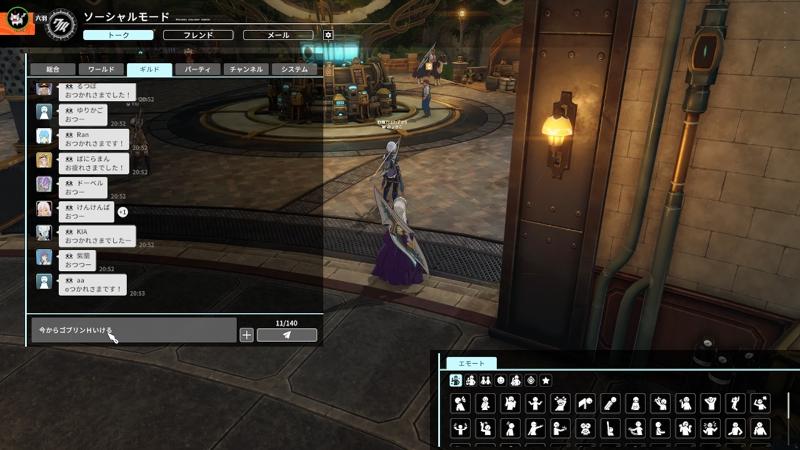This screenshot has height=450, width=800.
Task: Click the chat message input field
Action: click(133, 330)
